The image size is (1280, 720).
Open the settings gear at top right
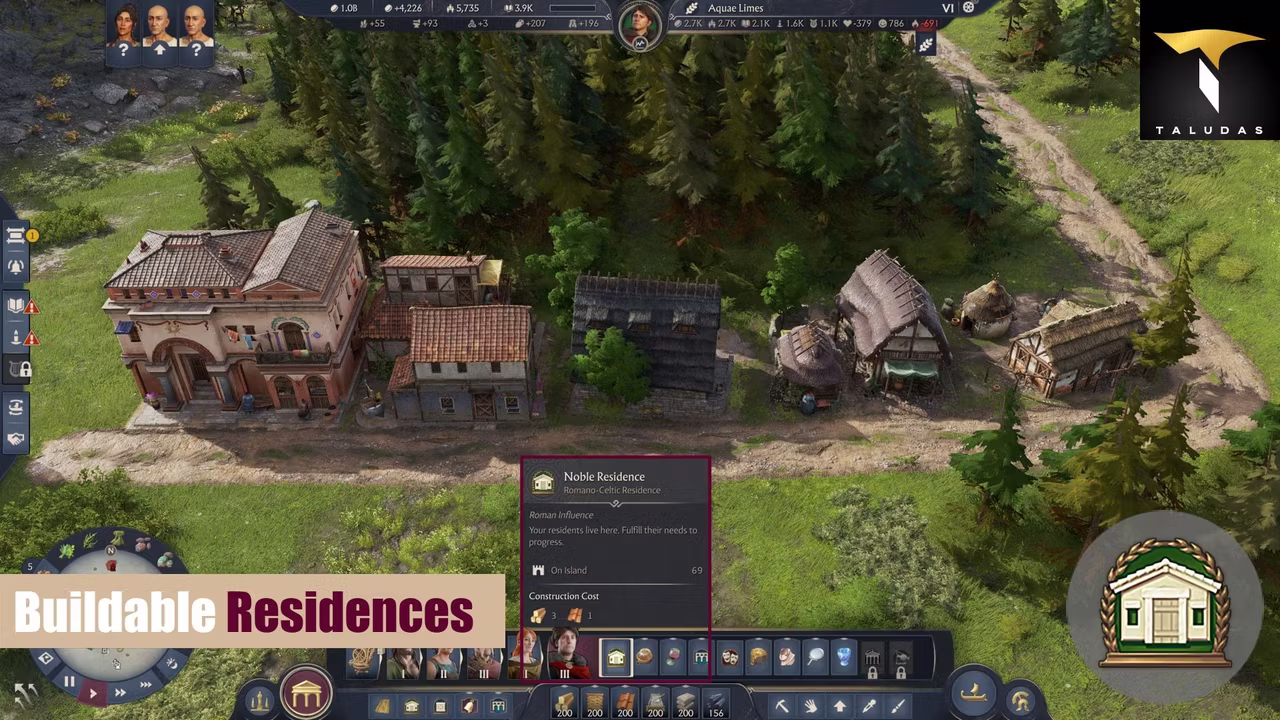click(968, 8)
